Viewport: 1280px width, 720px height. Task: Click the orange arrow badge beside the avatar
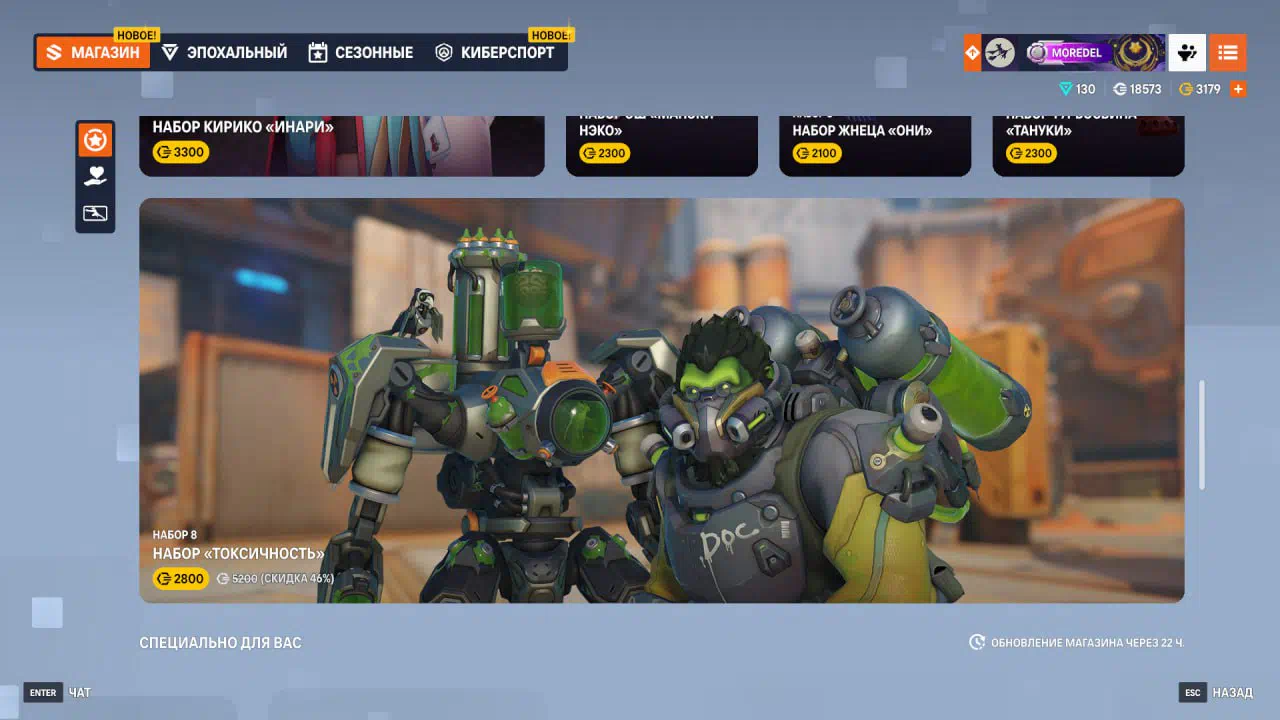pyautogui.click(x=972, y=53)
